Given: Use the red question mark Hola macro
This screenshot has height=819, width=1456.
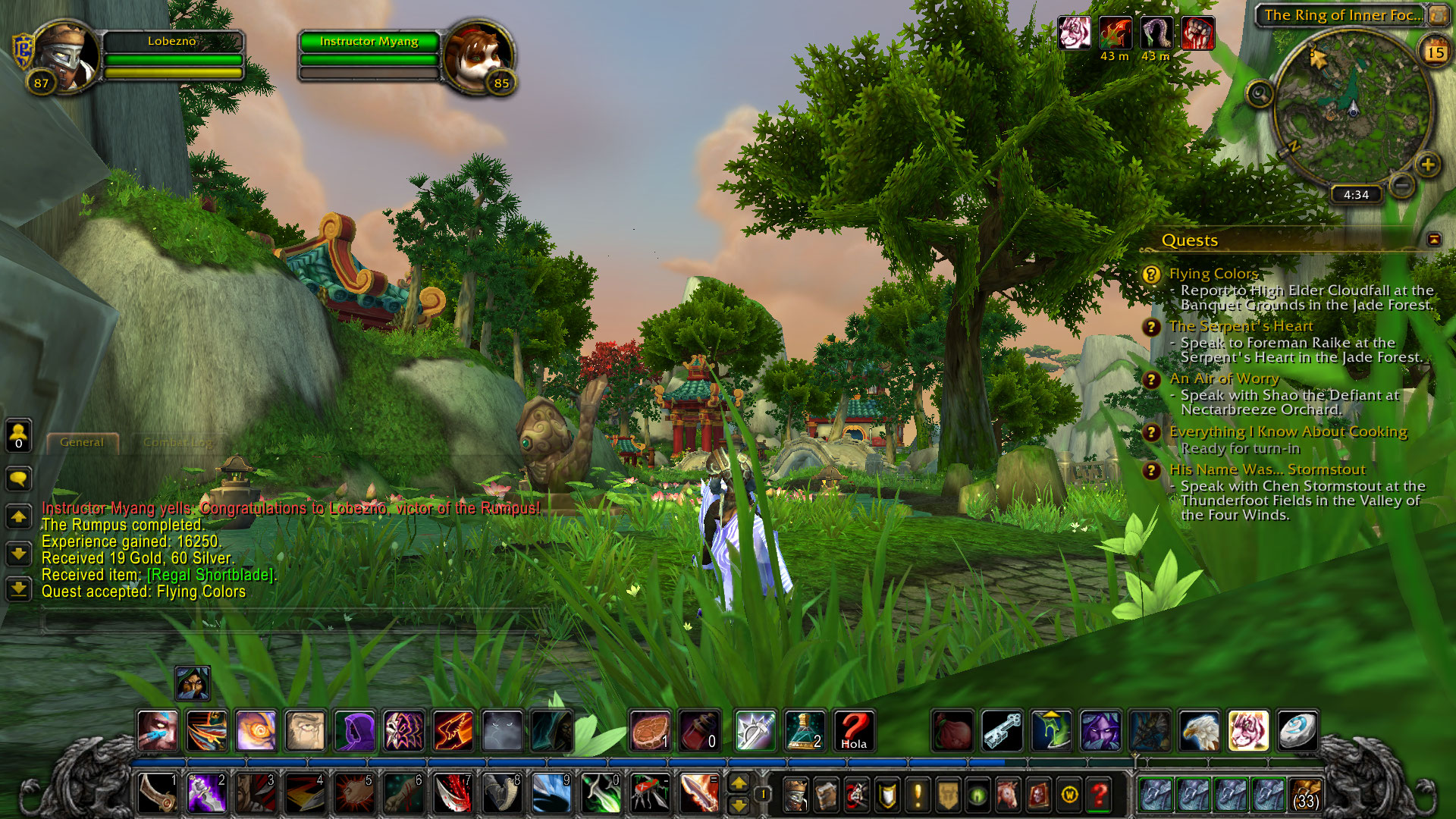Looking at the screenshot, I should (x=853, y=730).
